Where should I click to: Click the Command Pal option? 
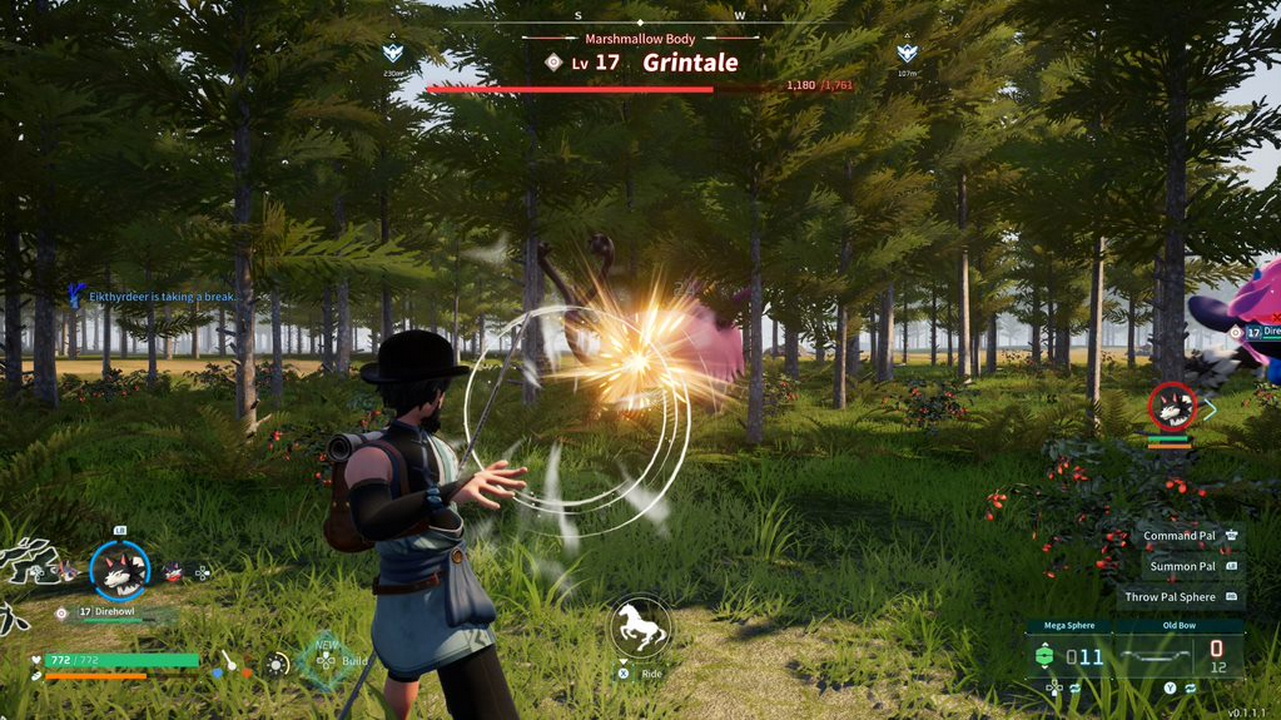pyautogui.click(x=1180, y=536)
